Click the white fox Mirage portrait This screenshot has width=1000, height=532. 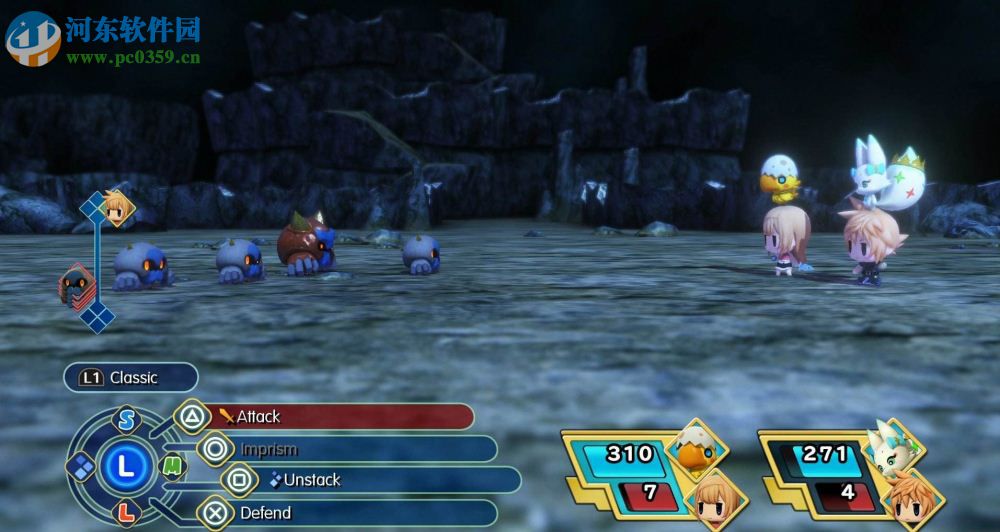pyautogui.click(x=894, y=445)
